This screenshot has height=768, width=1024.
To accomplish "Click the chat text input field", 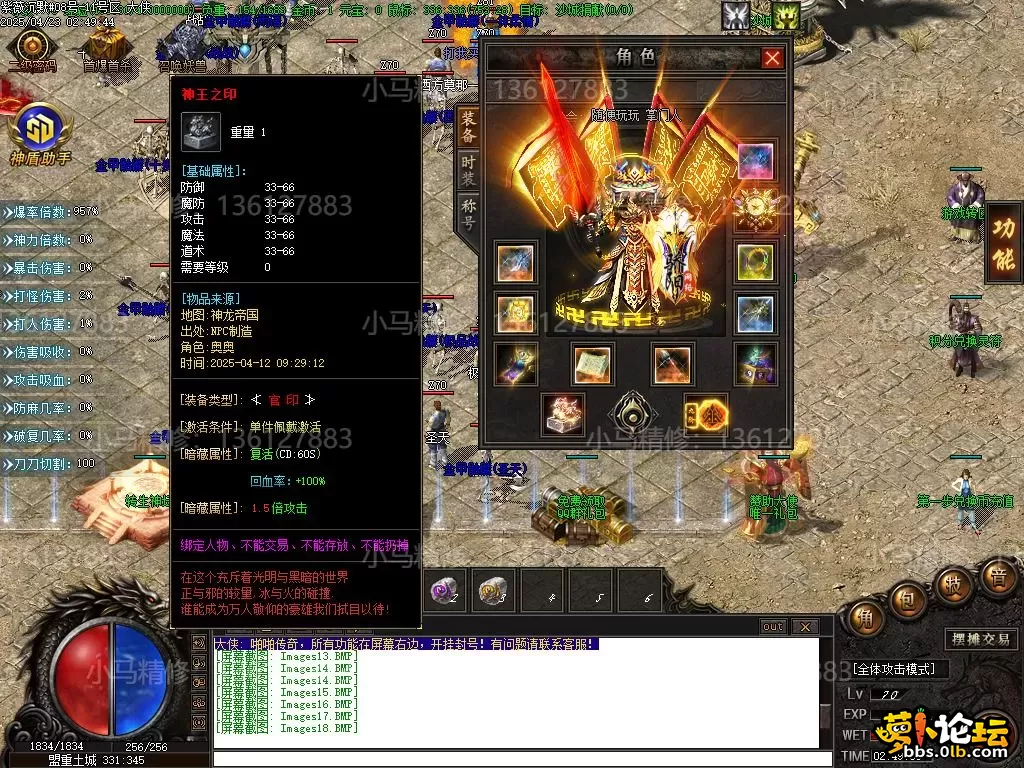I will (x=515, y=758).
